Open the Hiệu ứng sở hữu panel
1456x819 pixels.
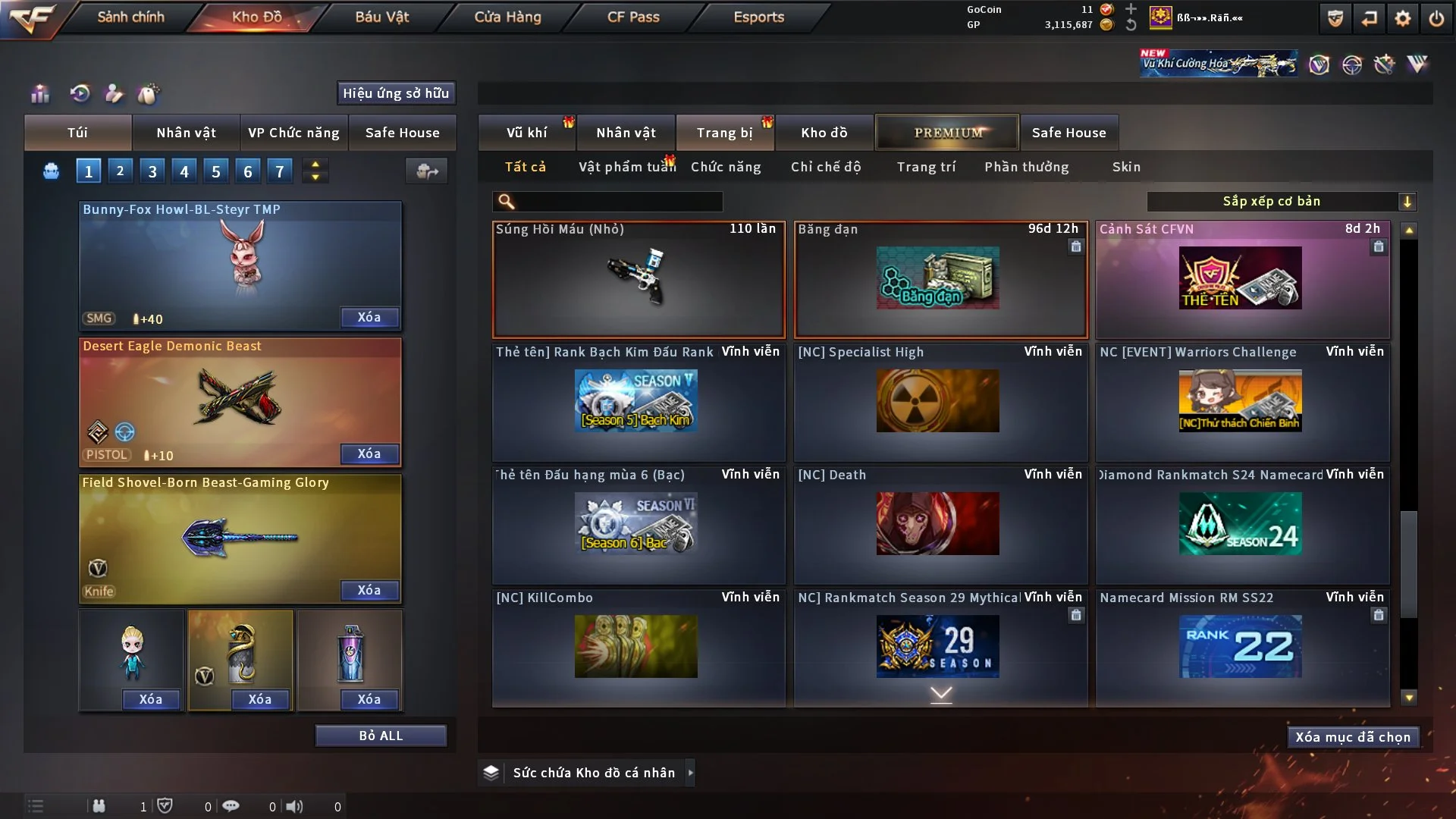396,93
